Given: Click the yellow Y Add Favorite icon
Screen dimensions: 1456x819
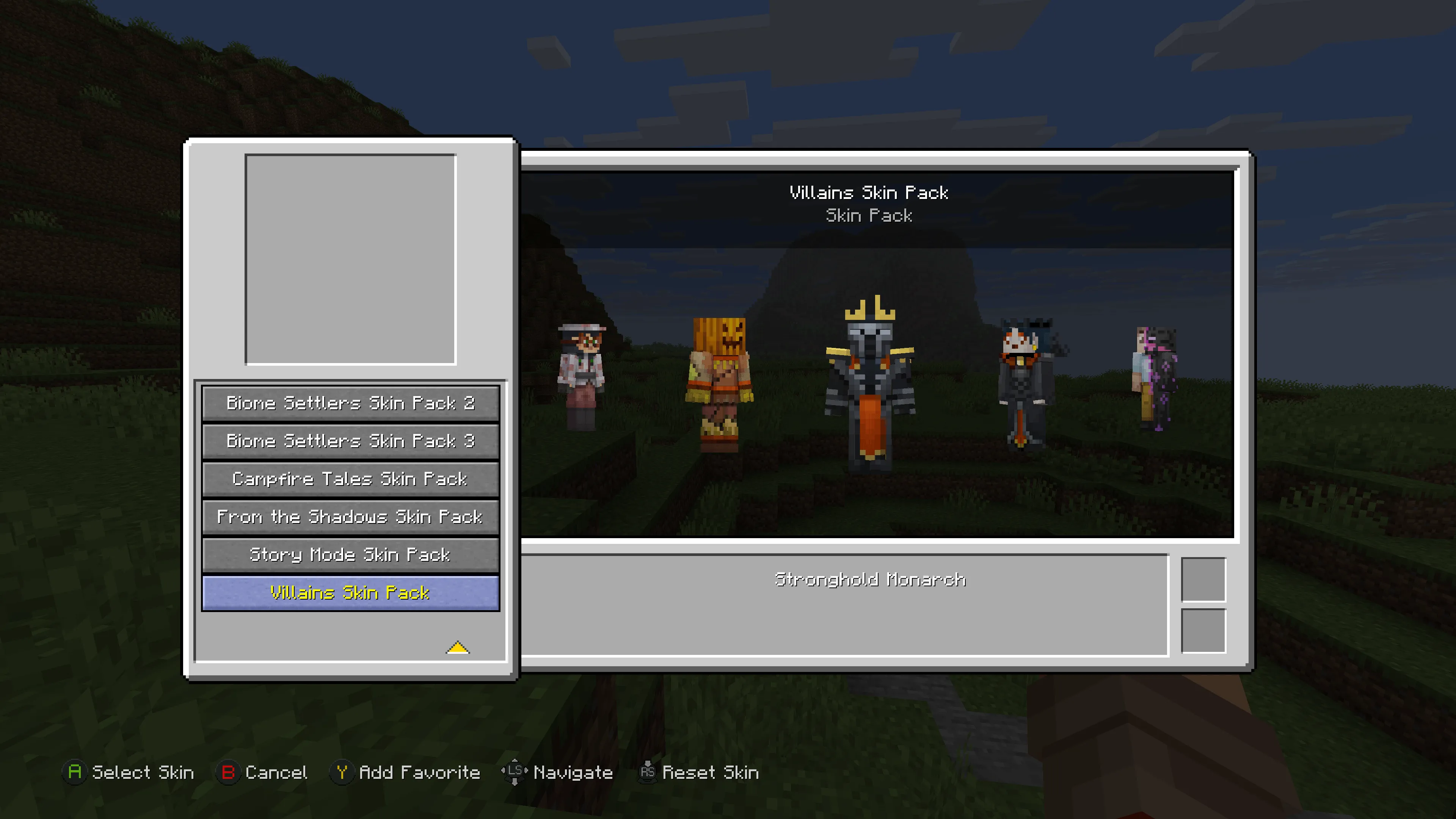Looking at the screenshot, I should pyautogui.click(x=343, y=773).
